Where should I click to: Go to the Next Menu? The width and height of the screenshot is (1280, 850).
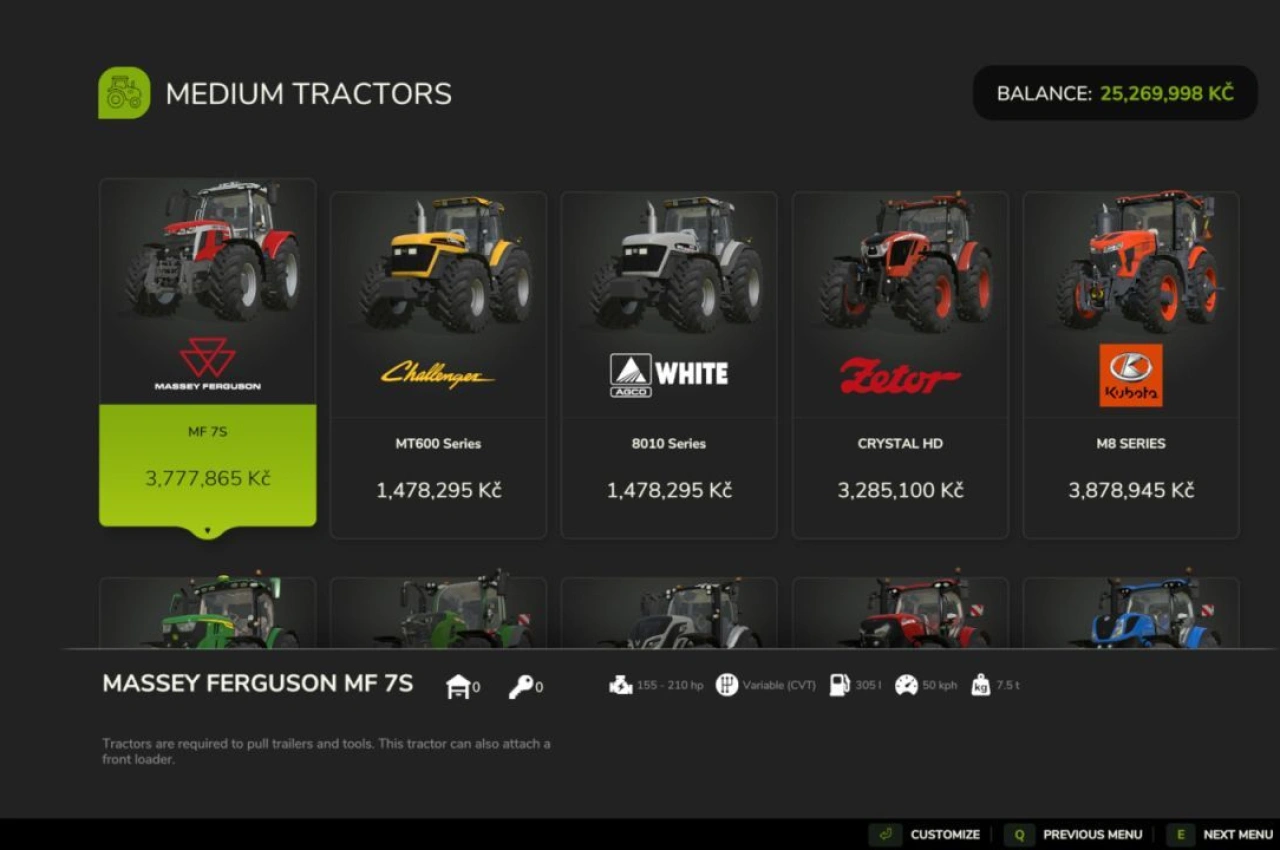[x=1238, y=834]
